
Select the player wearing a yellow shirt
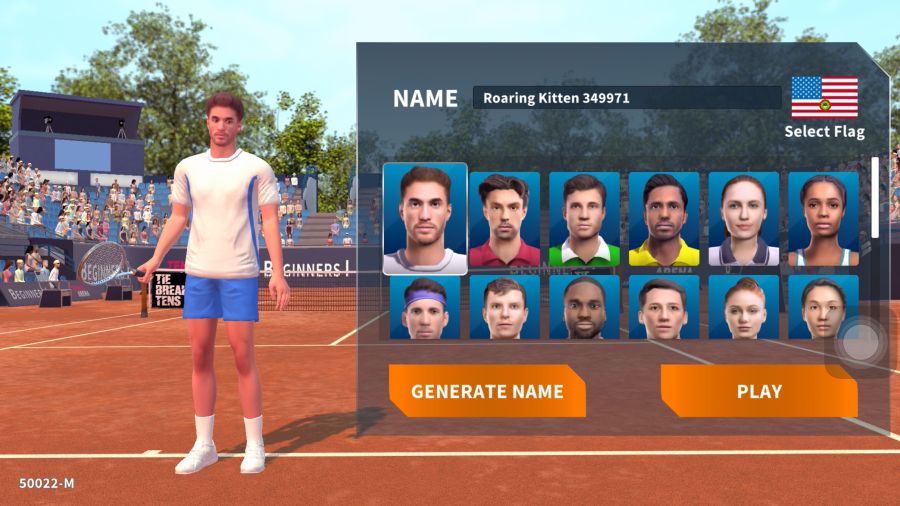coord(664,219)
